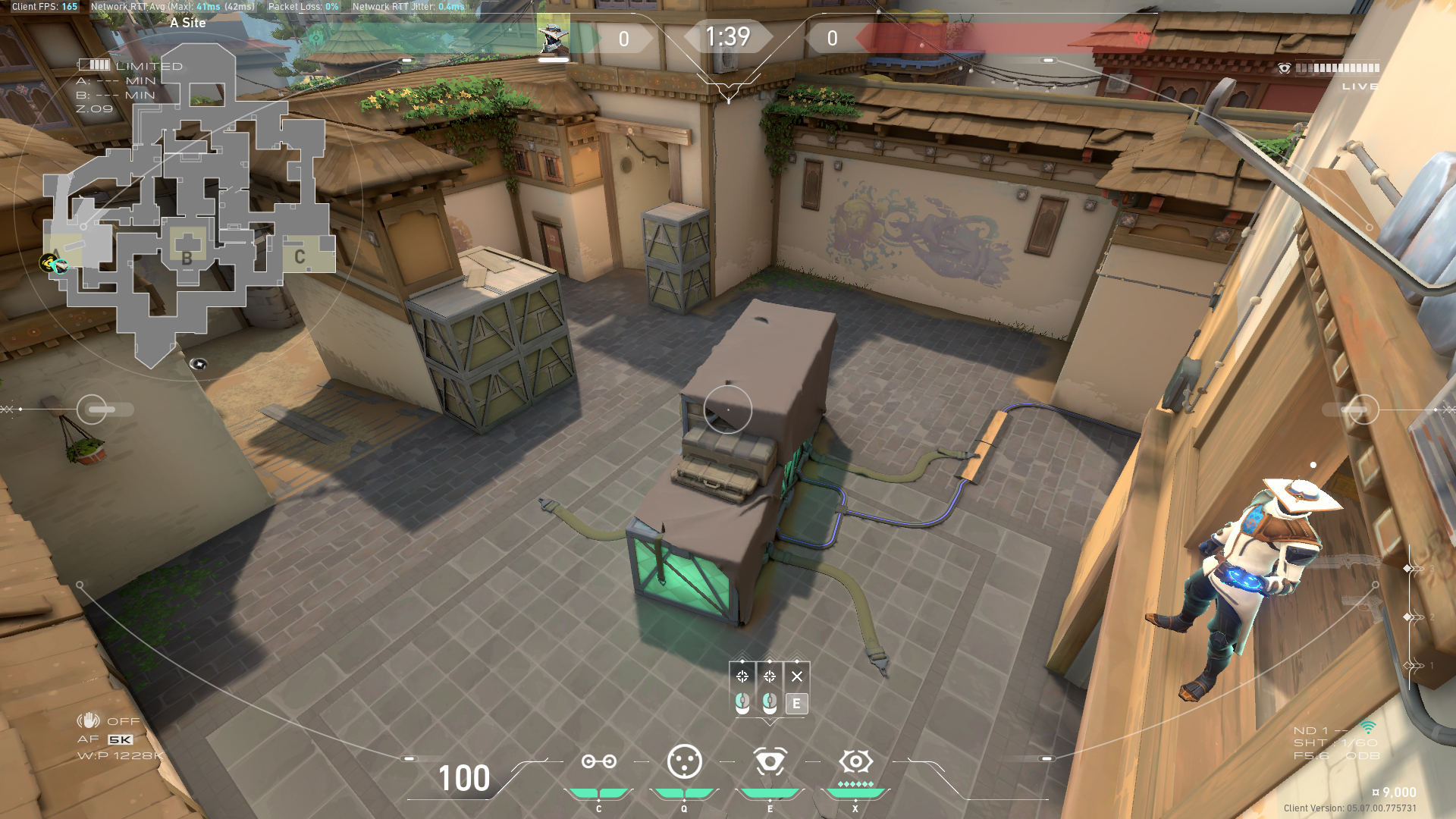1456x819 pixels.
Task: Select the Spycam ability icon
Action: pos(770,761)
